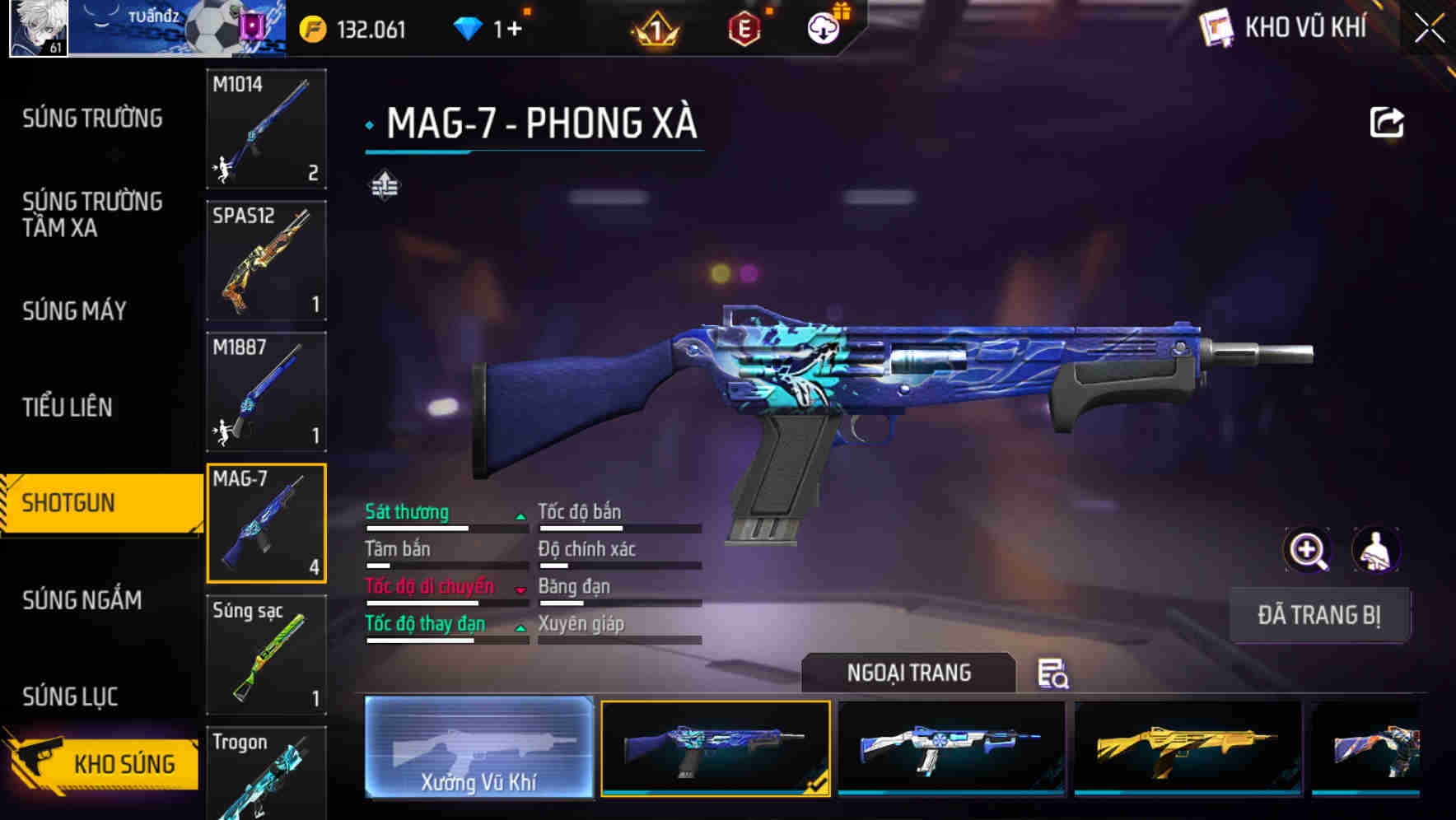Viewport: 1456px width, 820px height.
Task: Click the share weapon icon
Action: tap(1388, 122)
